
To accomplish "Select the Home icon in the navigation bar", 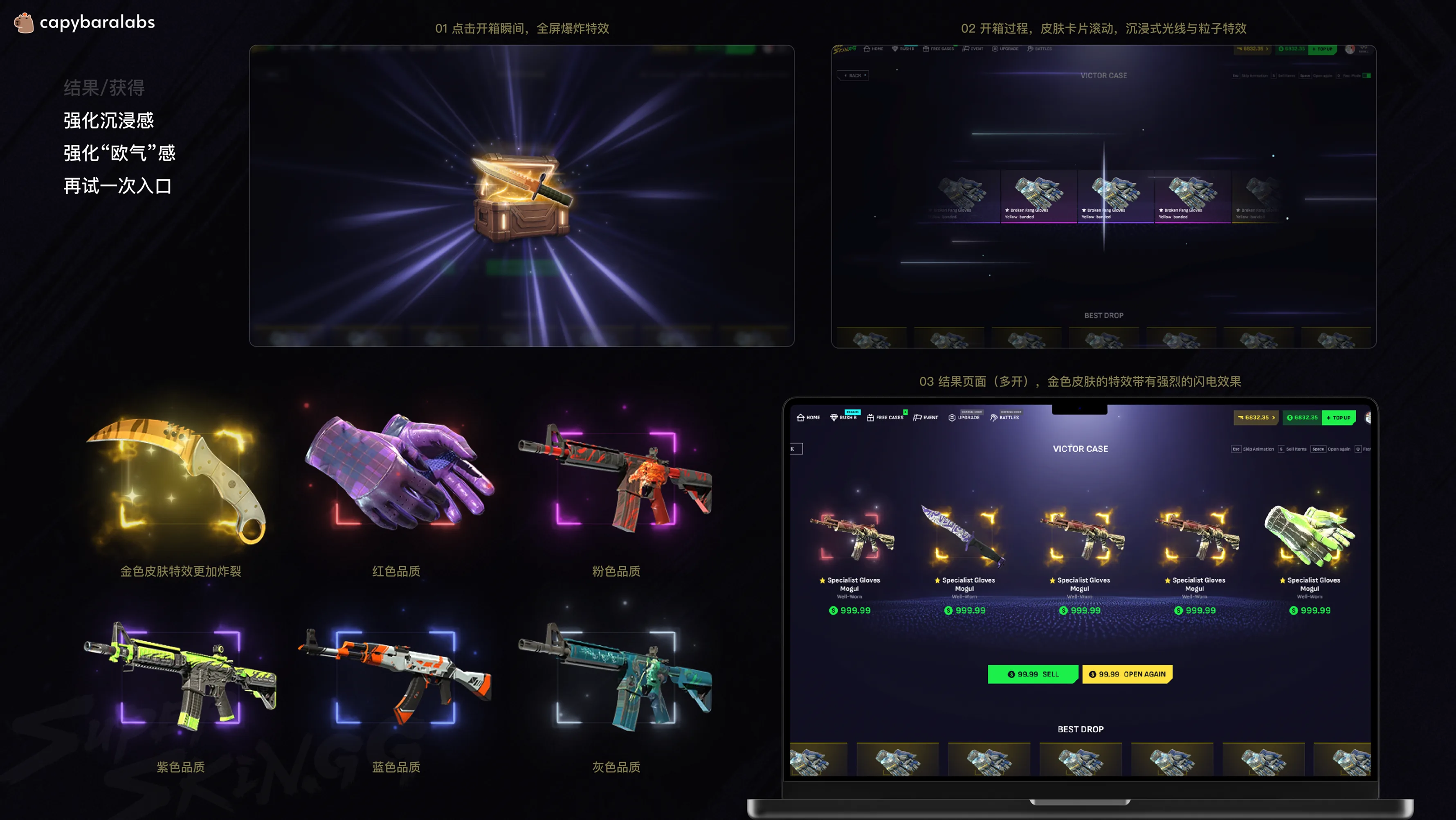I will (x=867, y=49).
